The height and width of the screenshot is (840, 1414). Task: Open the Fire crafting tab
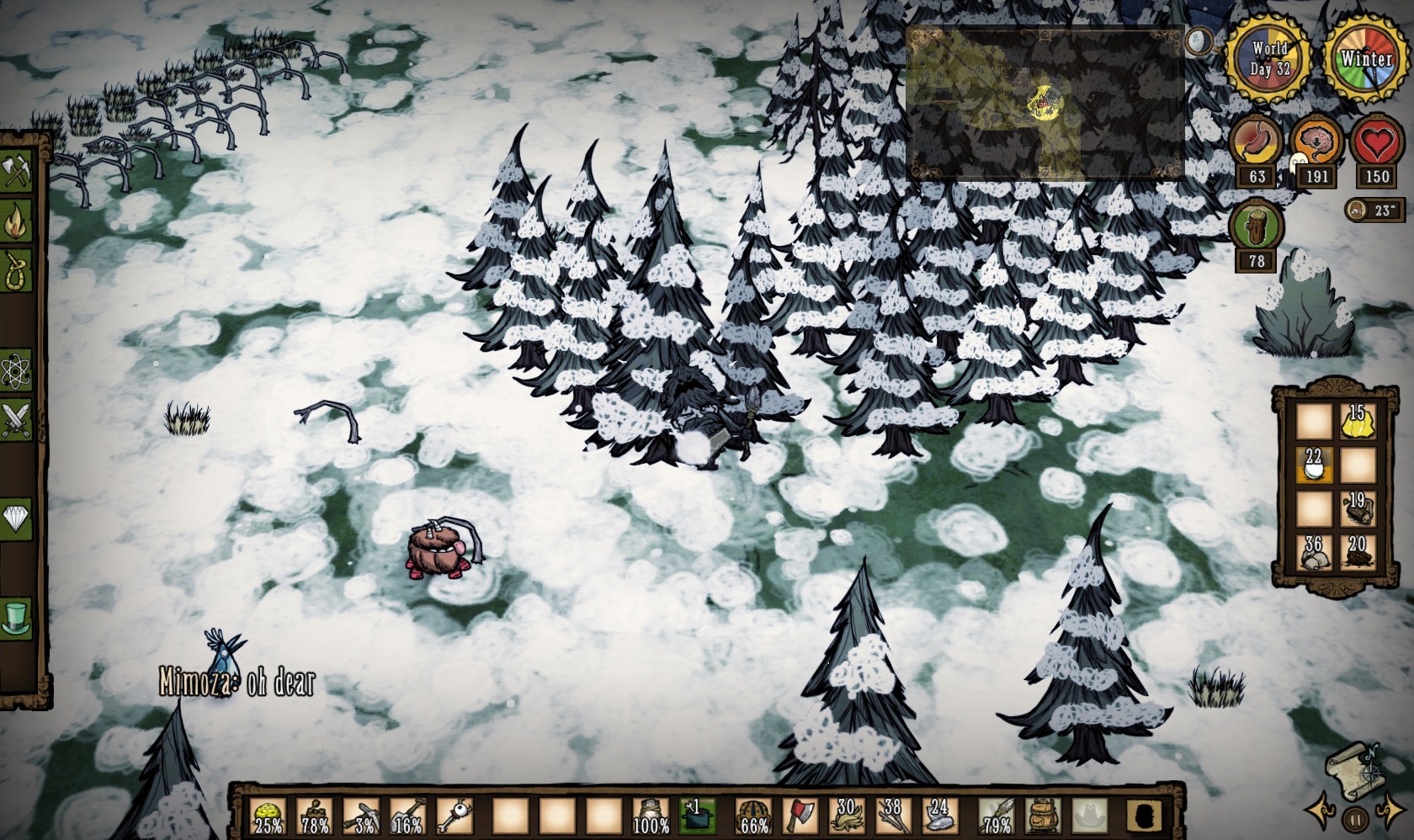click(15, 222)
